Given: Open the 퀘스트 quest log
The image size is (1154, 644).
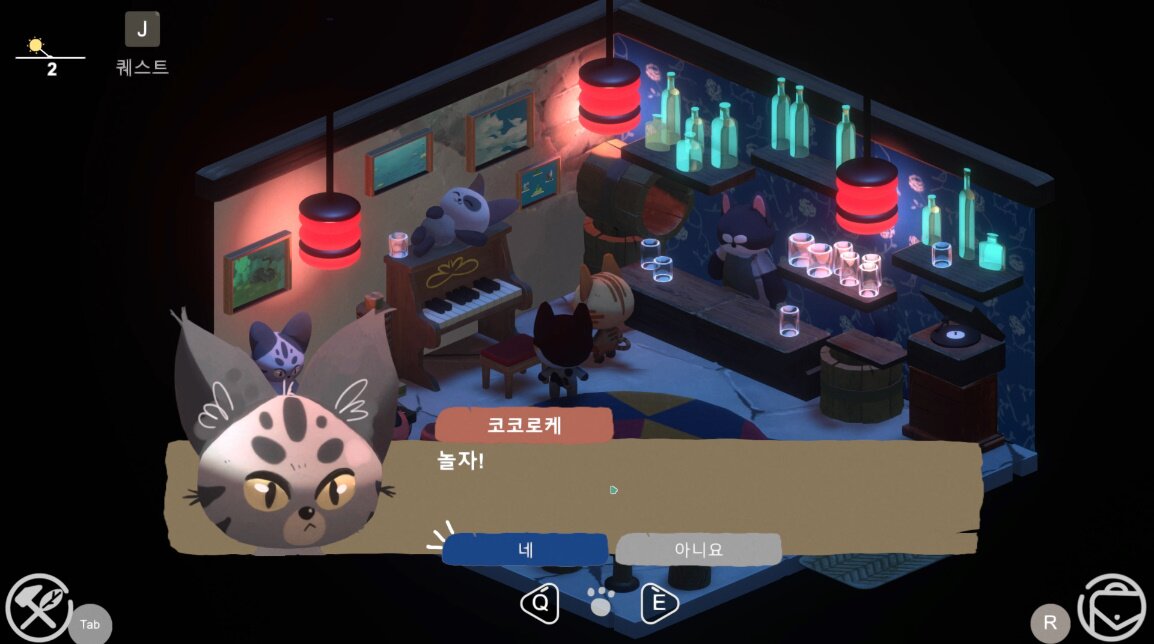Looking at the screenshot, I should (142, 31).
